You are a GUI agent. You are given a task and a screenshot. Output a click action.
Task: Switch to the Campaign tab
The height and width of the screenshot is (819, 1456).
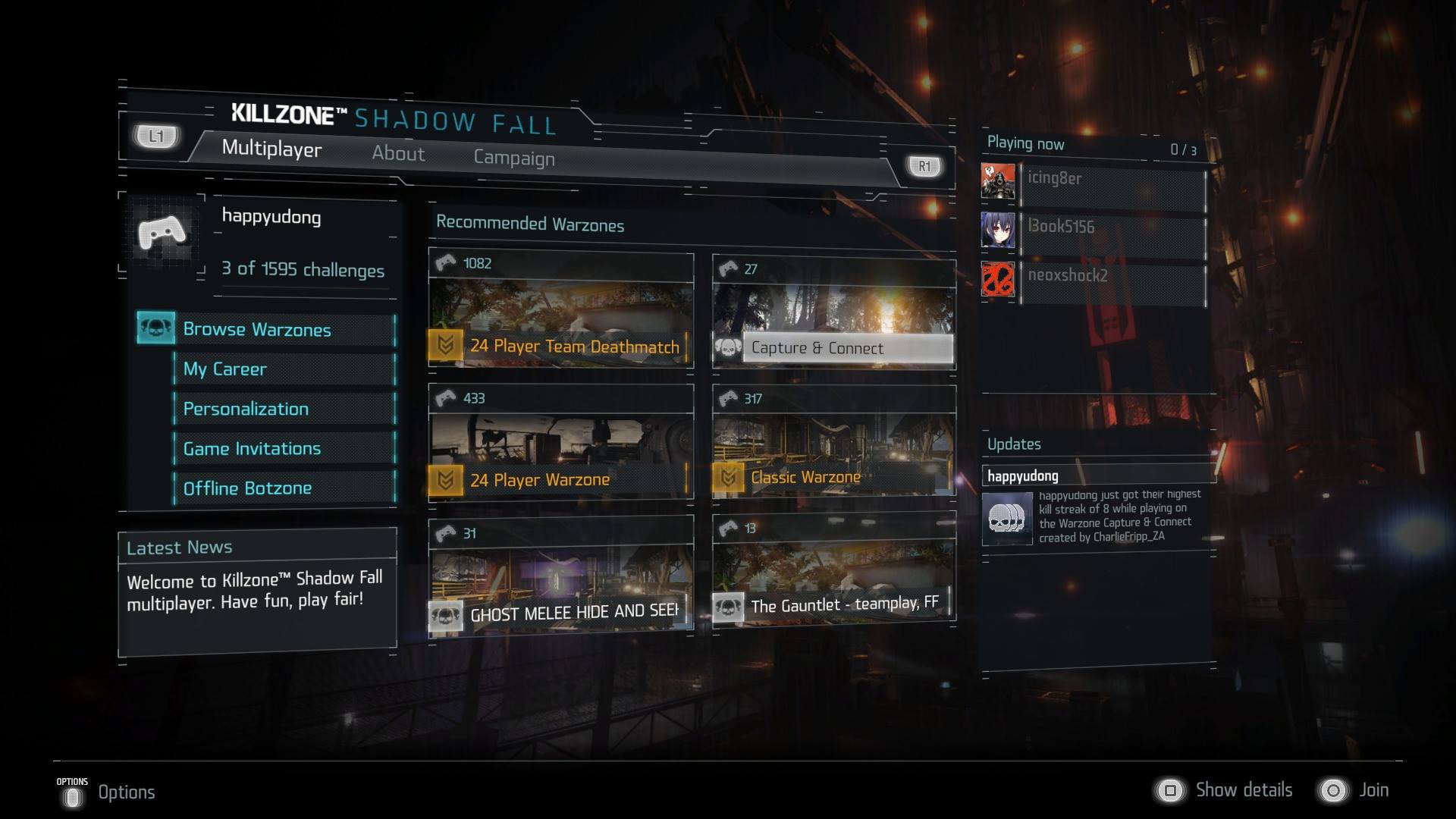[514, 158]
